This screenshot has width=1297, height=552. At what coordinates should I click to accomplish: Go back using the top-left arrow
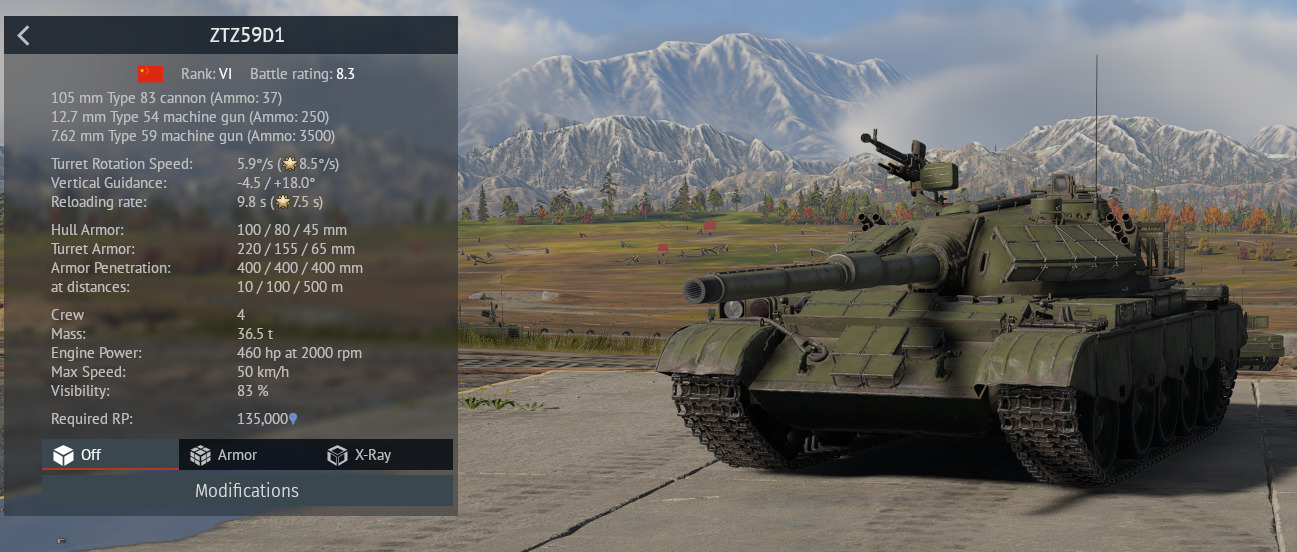(x=24, y=36)
